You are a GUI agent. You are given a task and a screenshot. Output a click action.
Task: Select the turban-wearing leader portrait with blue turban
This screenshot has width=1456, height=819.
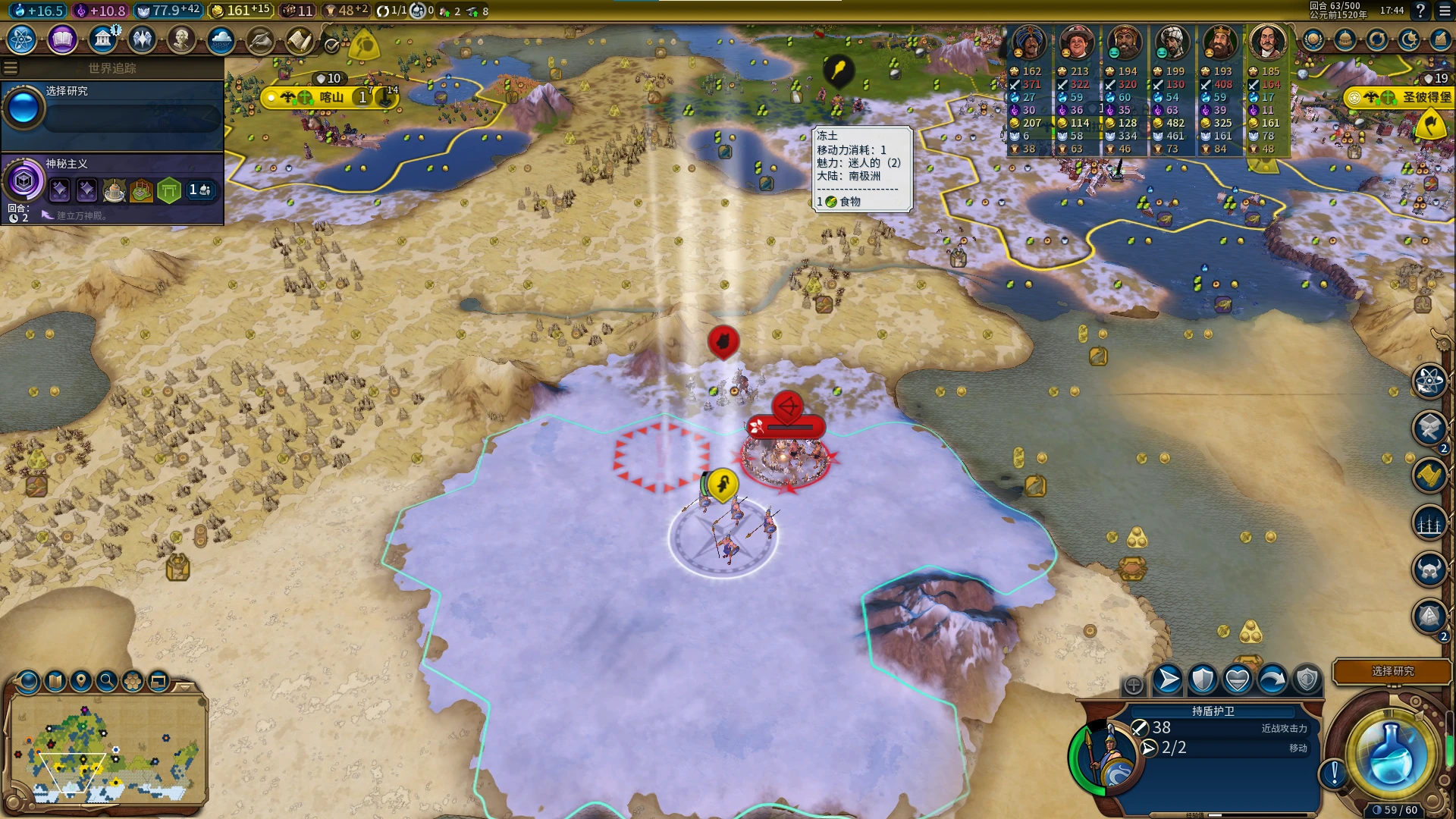tap(1029, 42)
